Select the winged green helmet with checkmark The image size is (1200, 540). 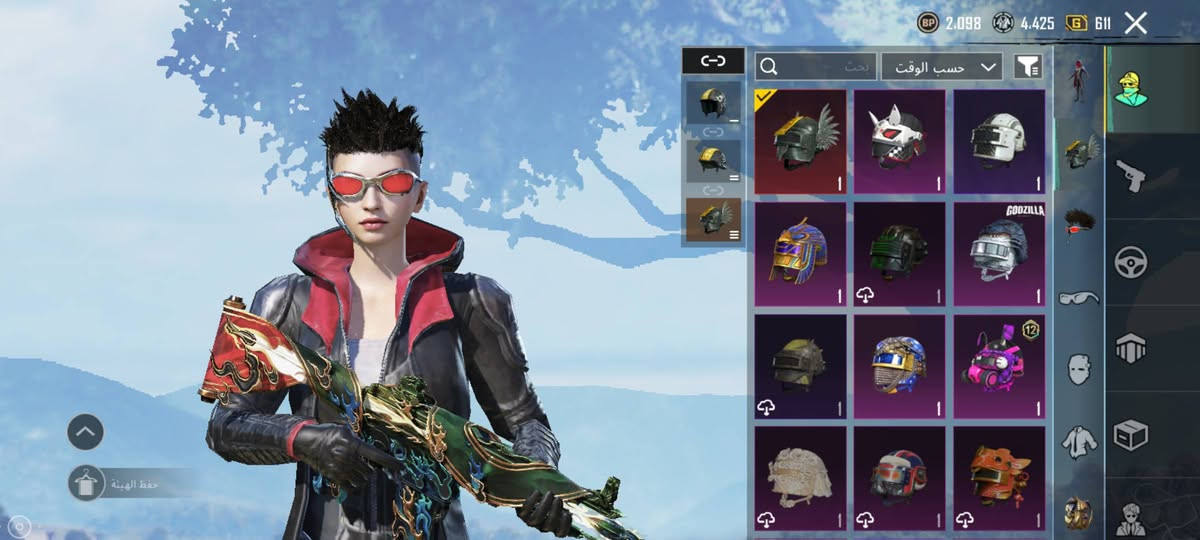[x=800, y=141]
